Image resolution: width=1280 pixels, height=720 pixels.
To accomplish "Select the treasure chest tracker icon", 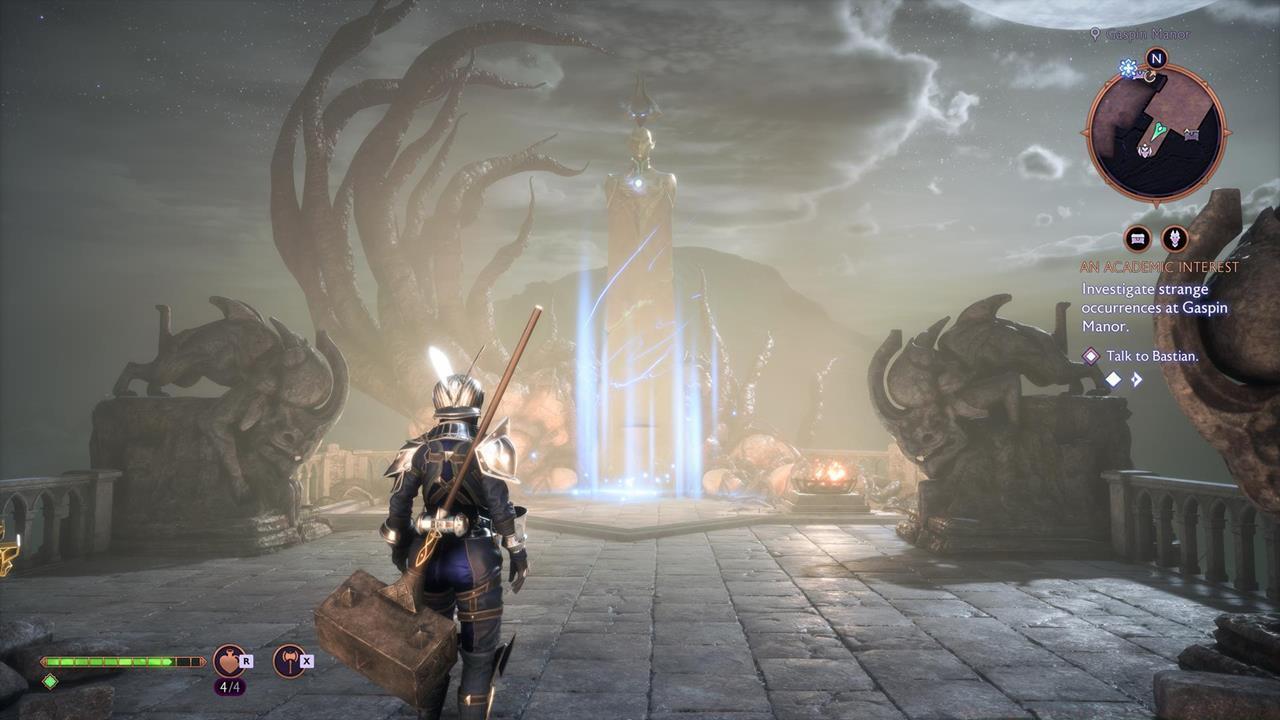I will (x=1137, y=238).
